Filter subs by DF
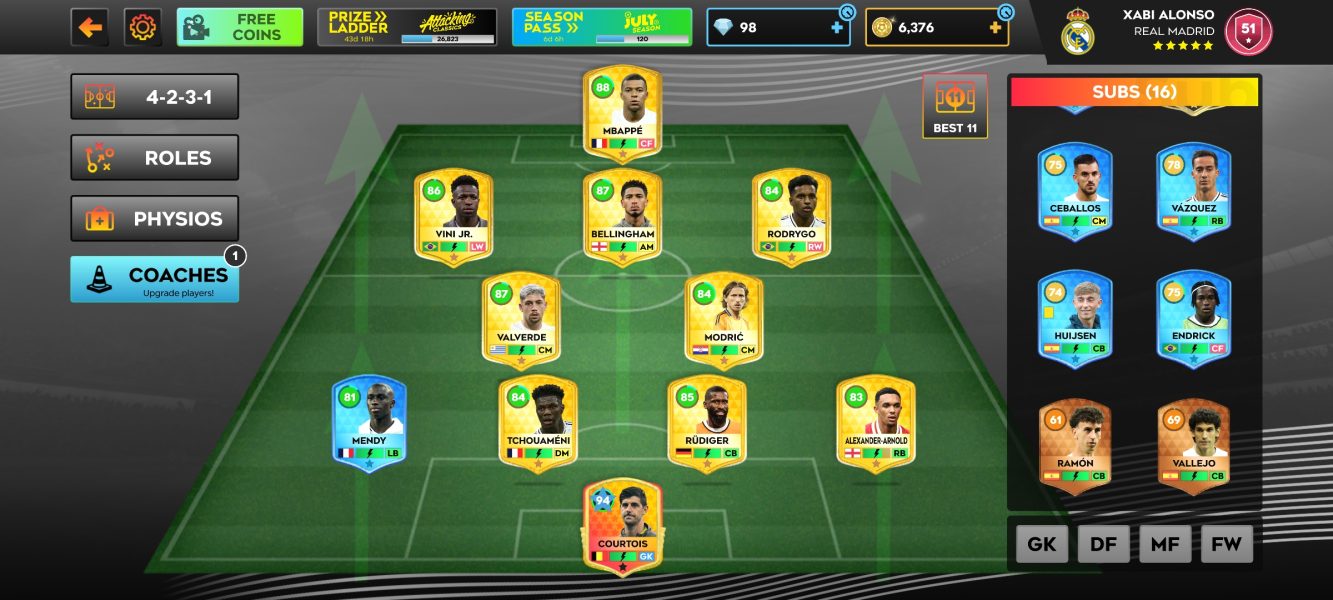 (1103, 545)
